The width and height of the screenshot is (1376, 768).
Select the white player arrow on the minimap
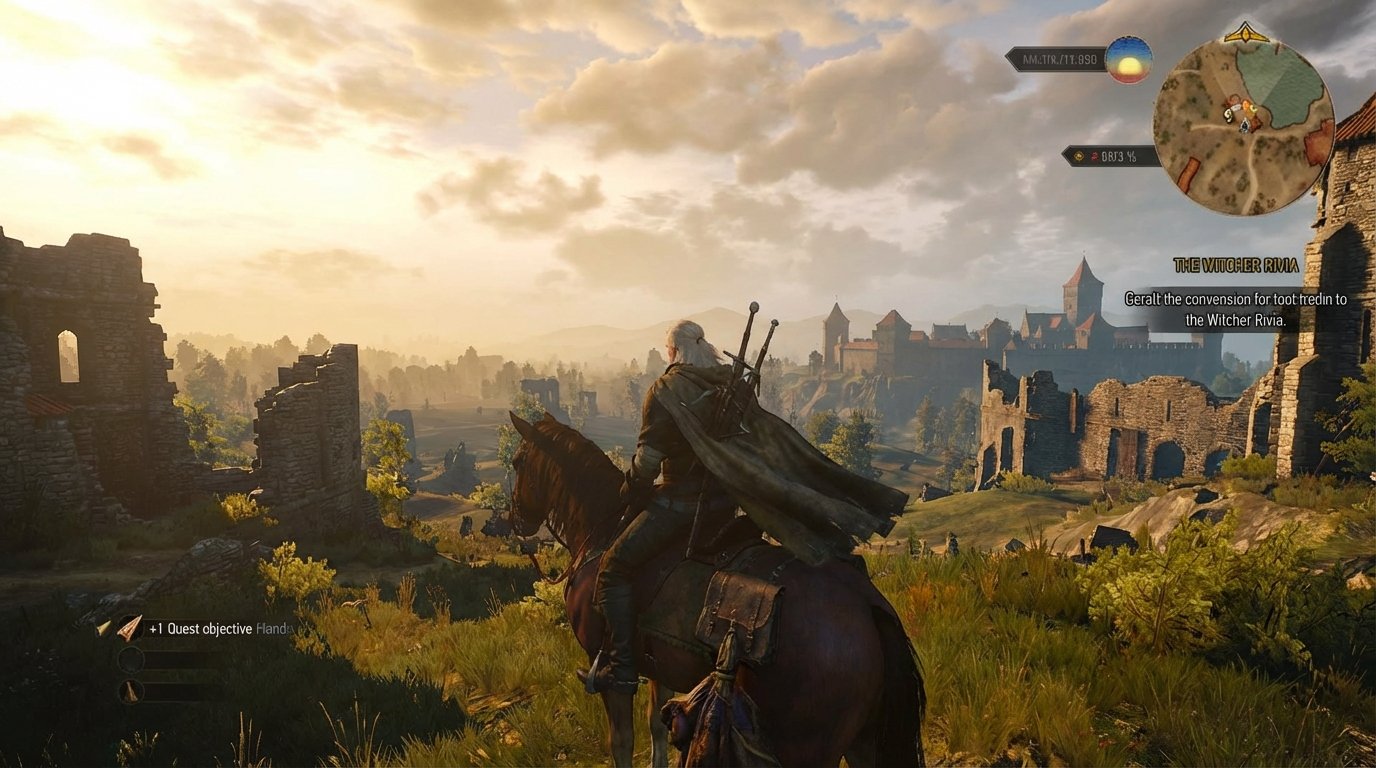tap(1244, 126)
